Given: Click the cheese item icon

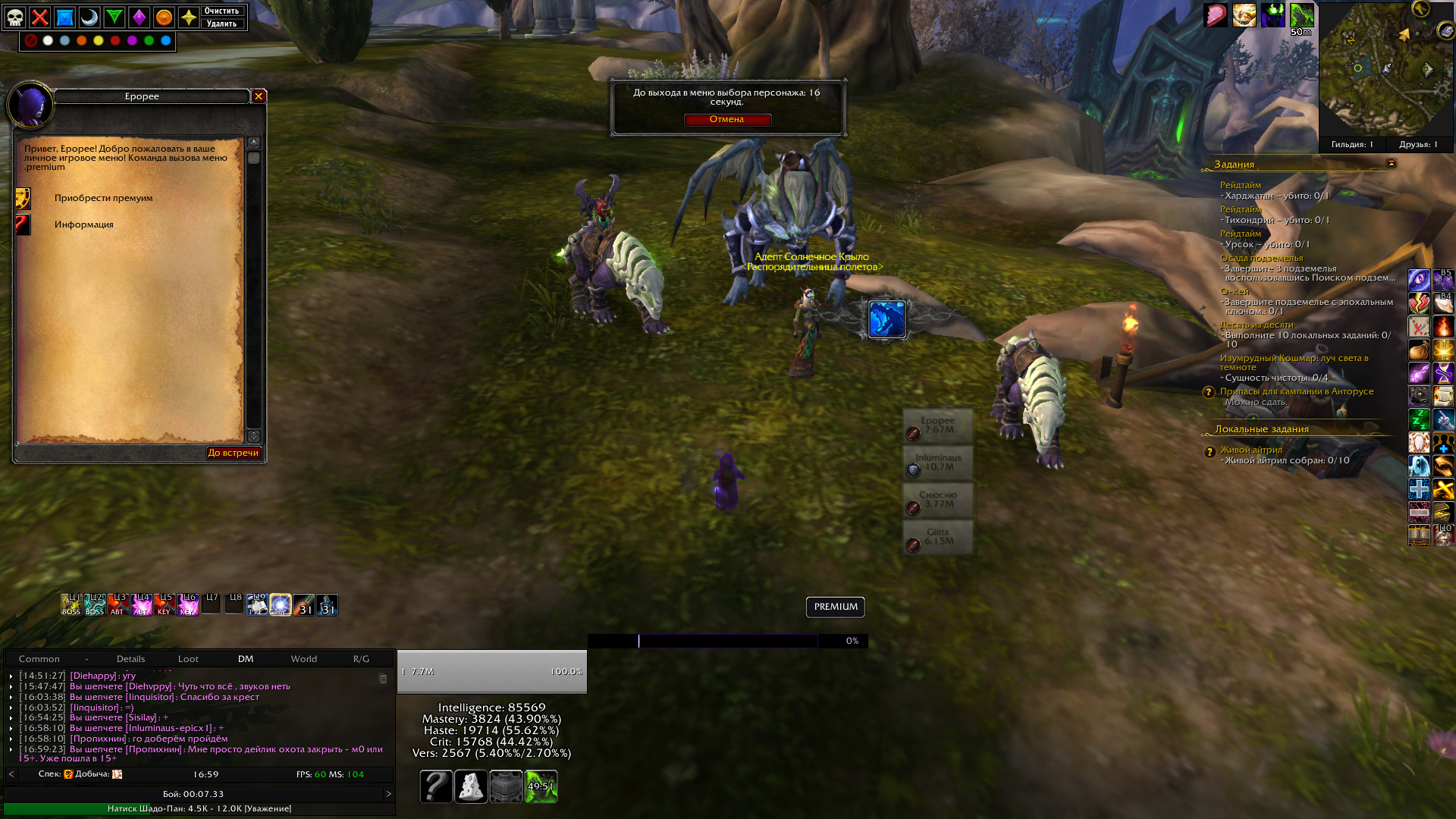Looking at the screenshot, I should pos(471,786).
